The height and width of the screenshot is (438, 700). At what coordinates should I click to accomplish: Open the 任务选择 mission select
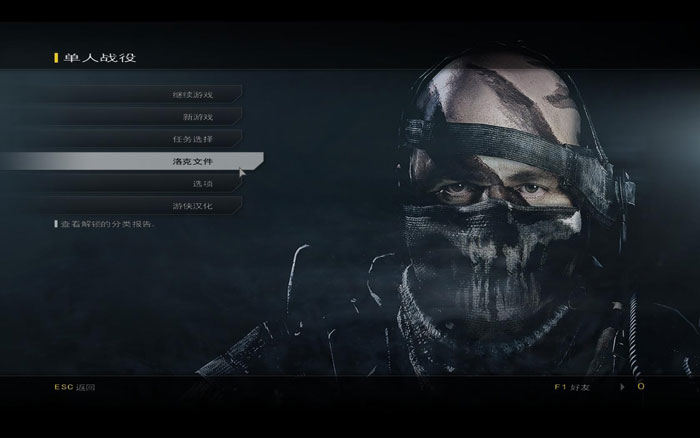click(192, 138)
